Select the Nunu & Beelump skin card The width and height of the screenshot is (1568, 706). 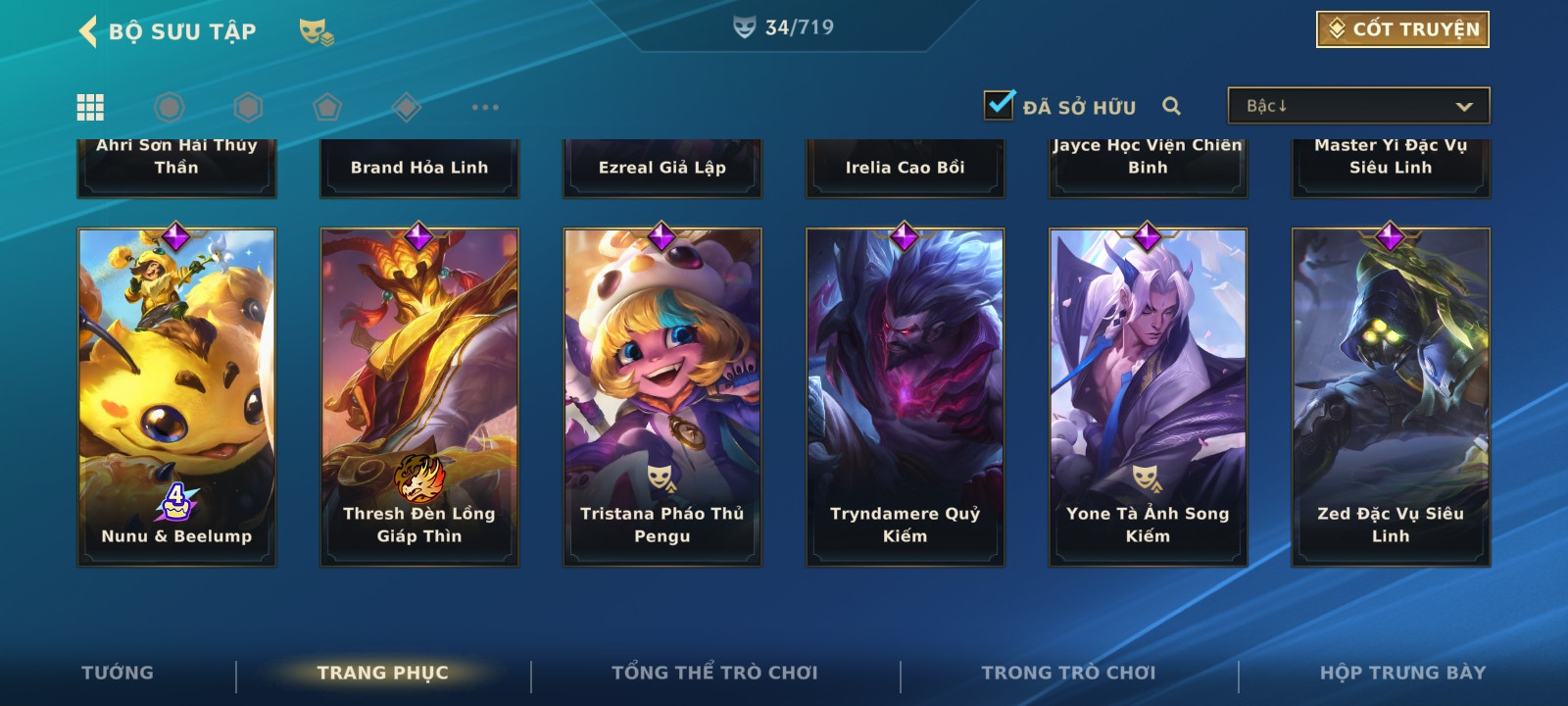(176, 397)
